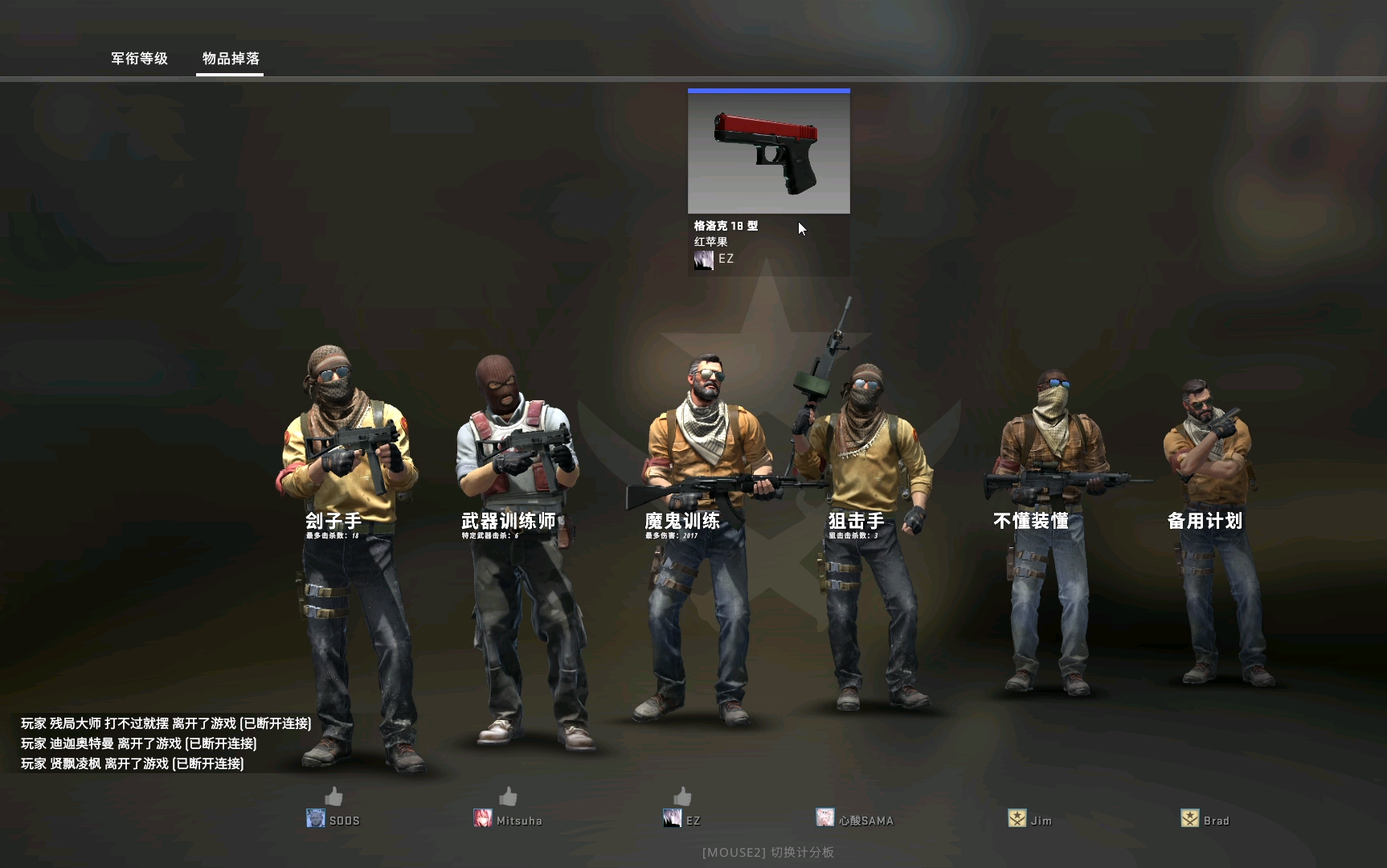This screenshot has width=1387, height=868.
Task: Click the thumbs-up commend icon above Mitsuha
Action: click(507, 798)
